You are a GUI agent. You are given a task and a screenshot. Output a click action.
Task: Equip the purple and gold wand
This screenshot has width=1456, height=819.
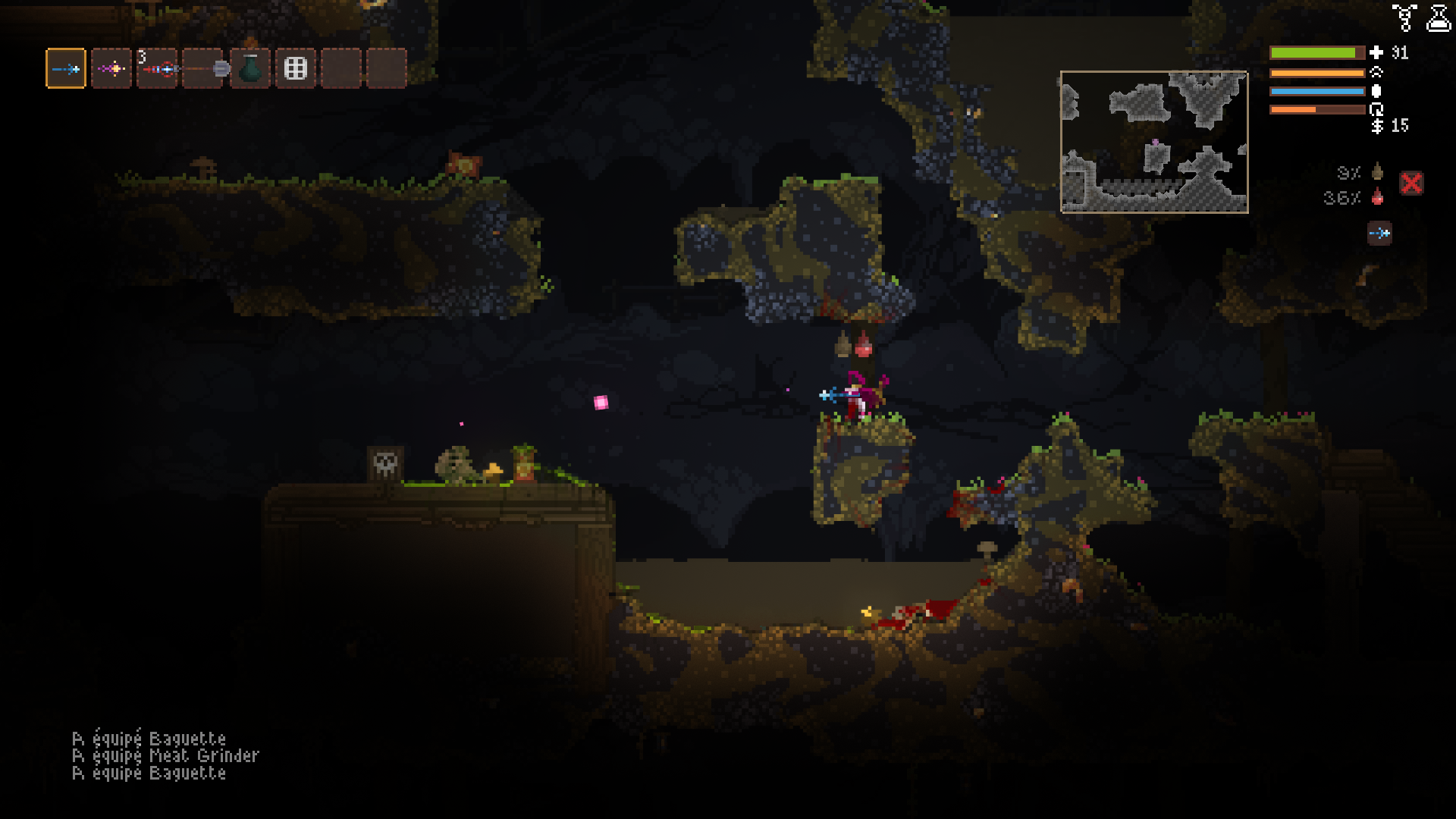(x=111, y=69)
